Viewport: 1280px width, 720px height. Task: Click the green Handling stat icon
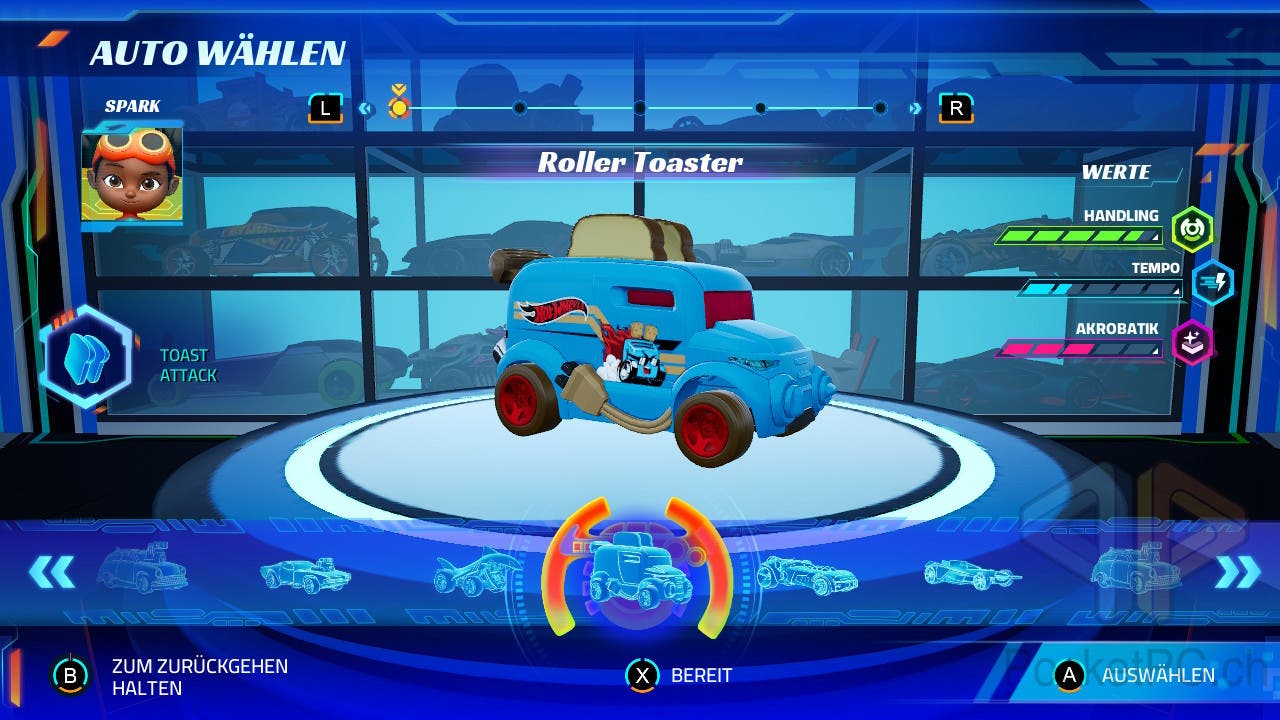1192,229
